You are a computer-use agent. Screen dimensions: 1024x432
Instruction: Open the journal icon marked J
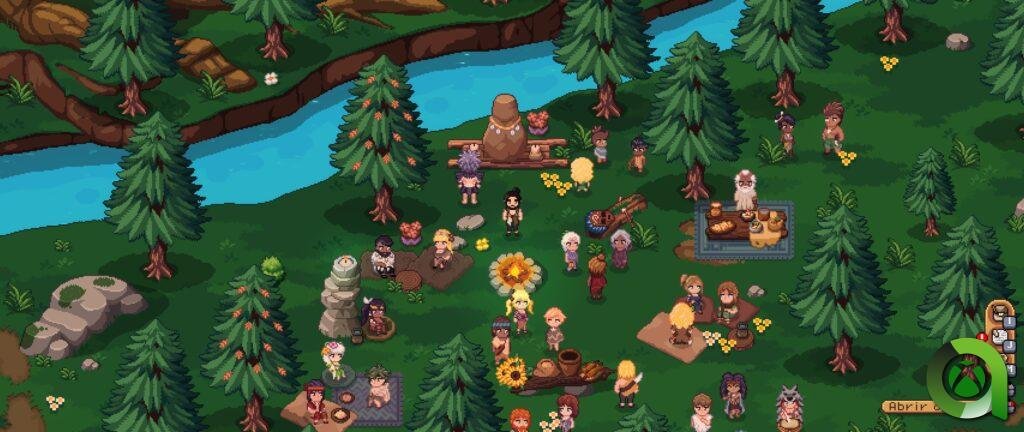coord(1000,337)
